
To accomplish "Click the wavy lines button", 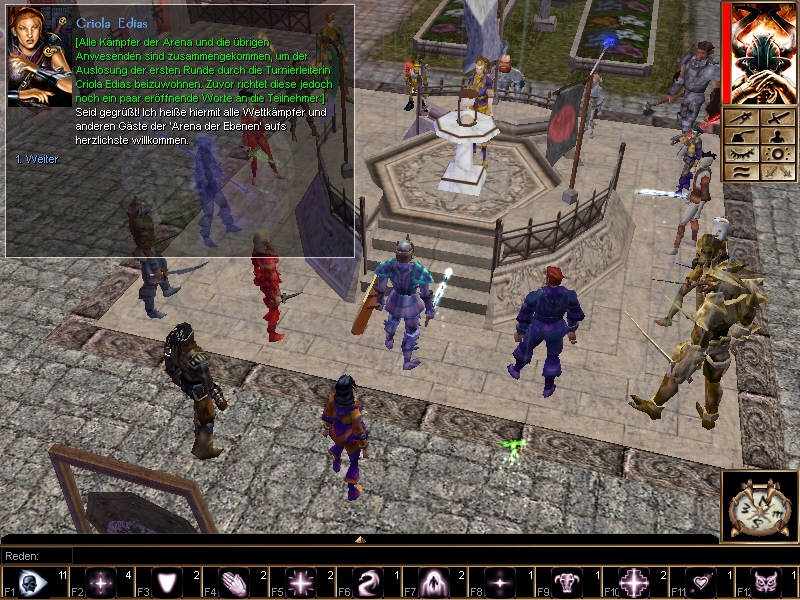I will 743,172.
